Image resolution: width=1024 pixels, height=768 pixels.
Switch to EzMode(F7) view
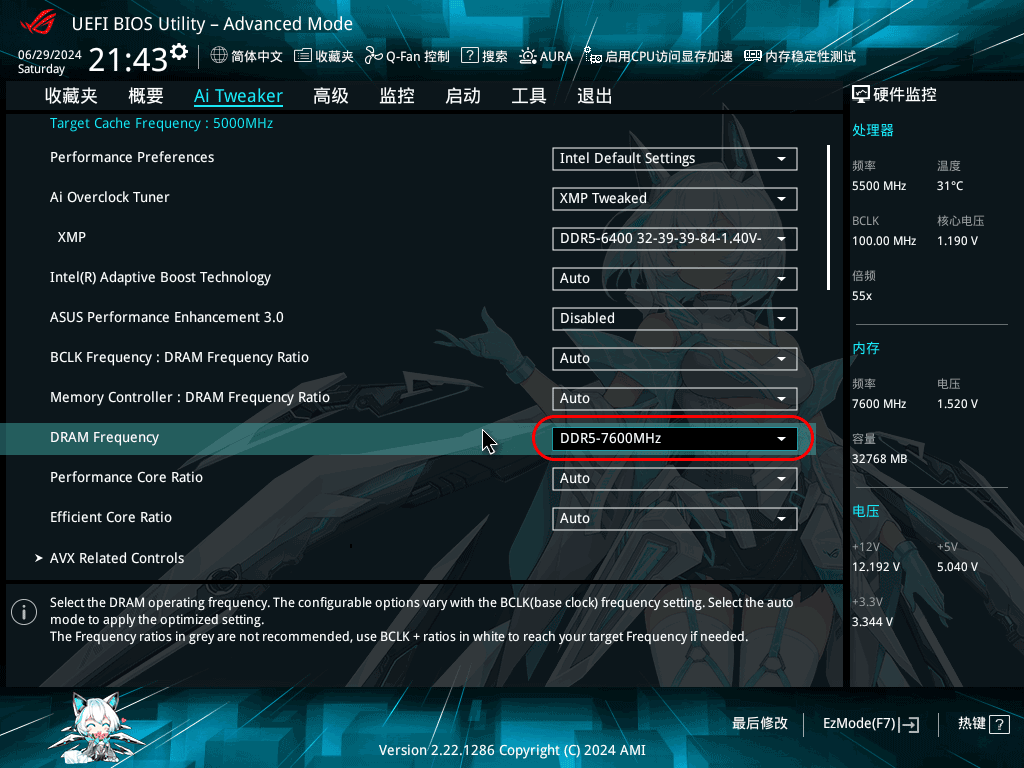coord(870,724)
